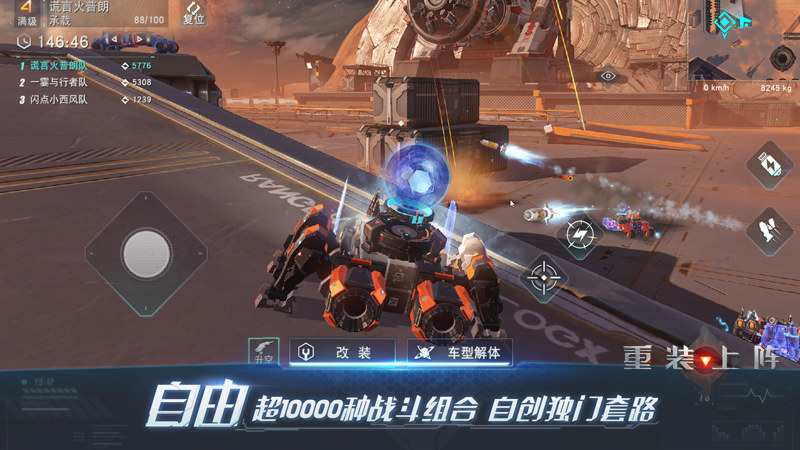The height and width of the screenshot is (450, 800).
Task: Toggle the eye view icon
Action: point(607,75)
